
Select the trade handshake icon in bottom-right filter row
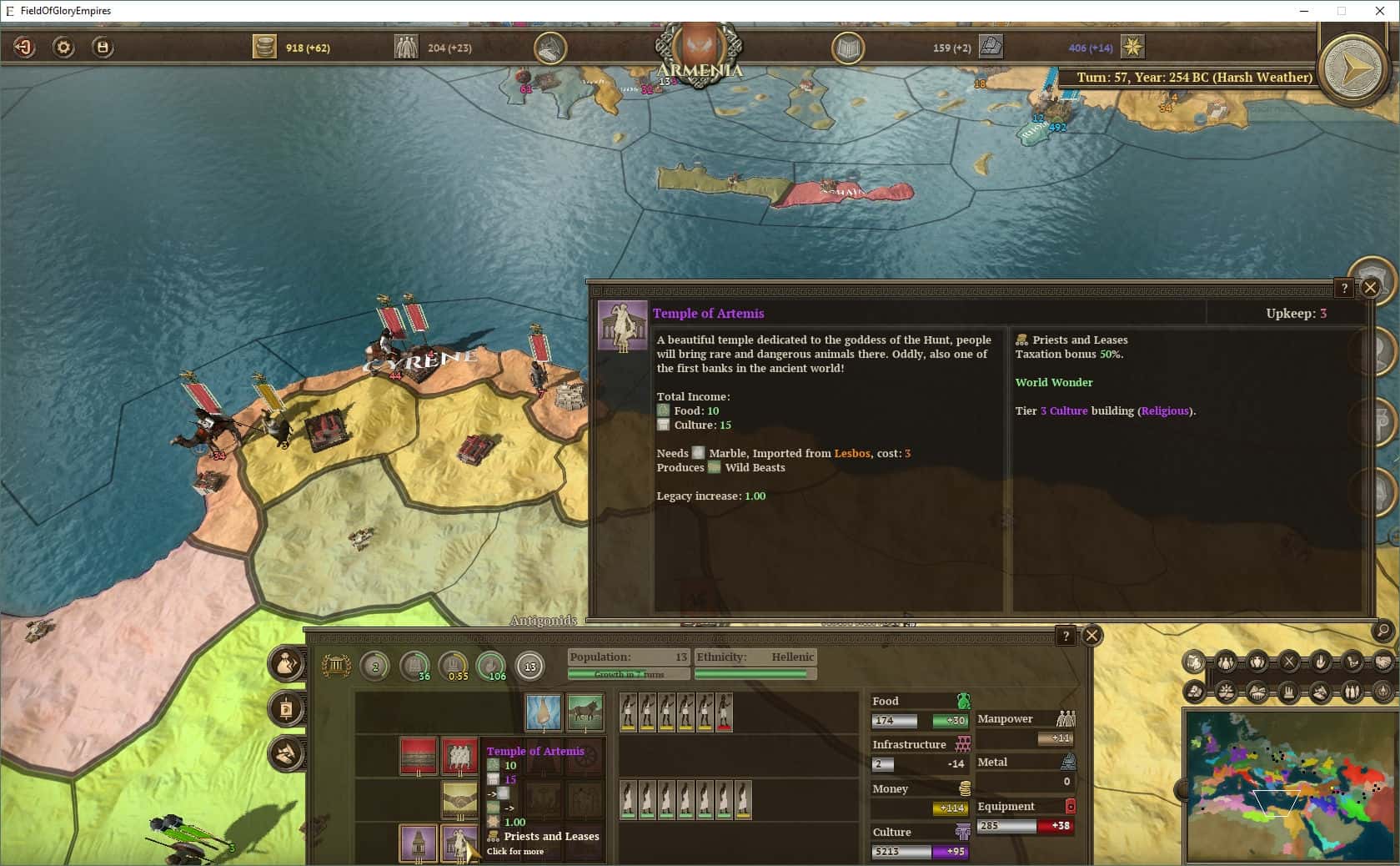(x=1382, y=662)
